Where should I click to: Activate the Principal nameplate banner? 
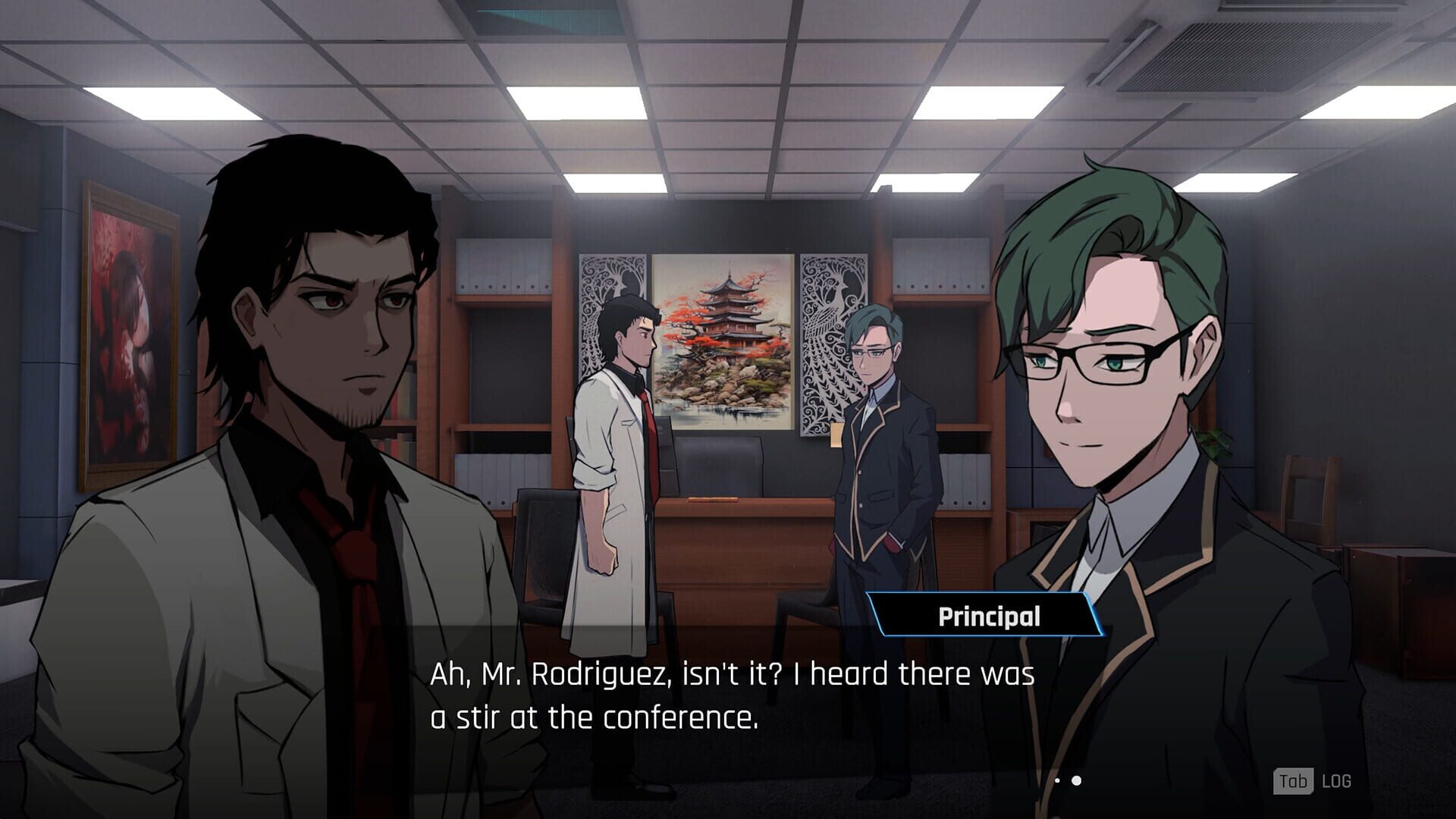tap(986, 617)
